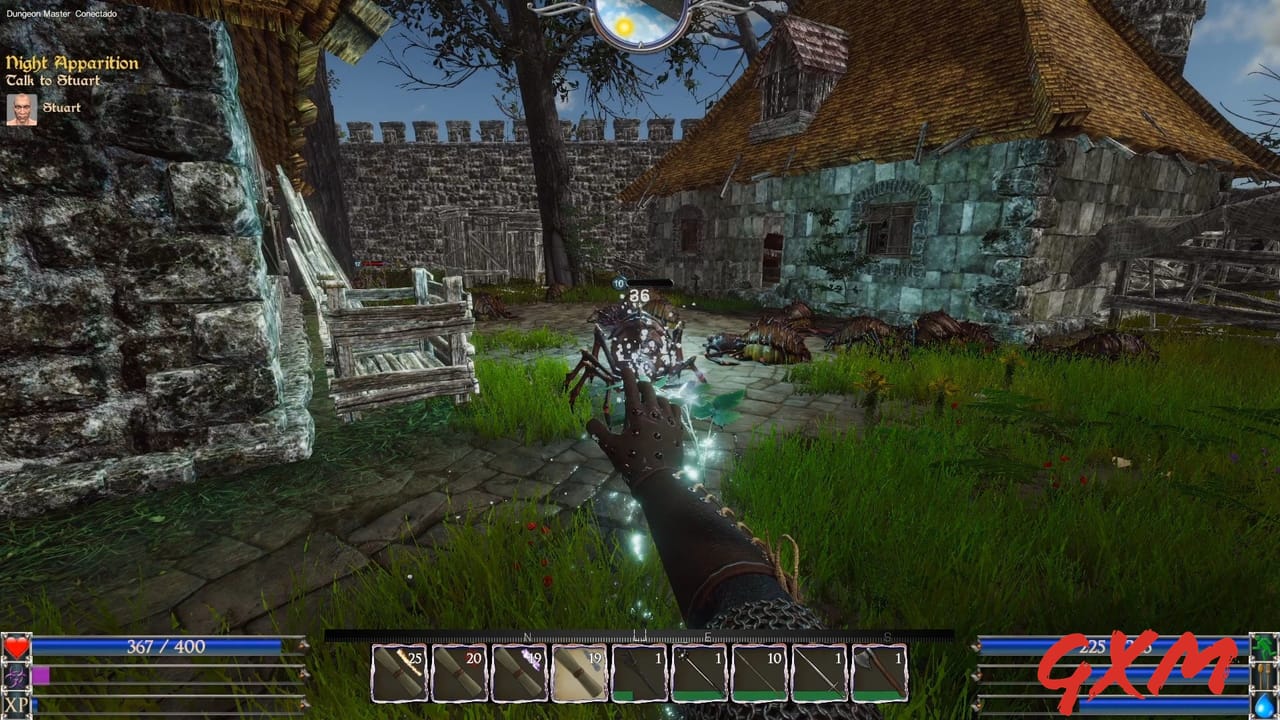Click the water droplet thirst icon
Screen dimensions: 1280x720
(1262, 706)
